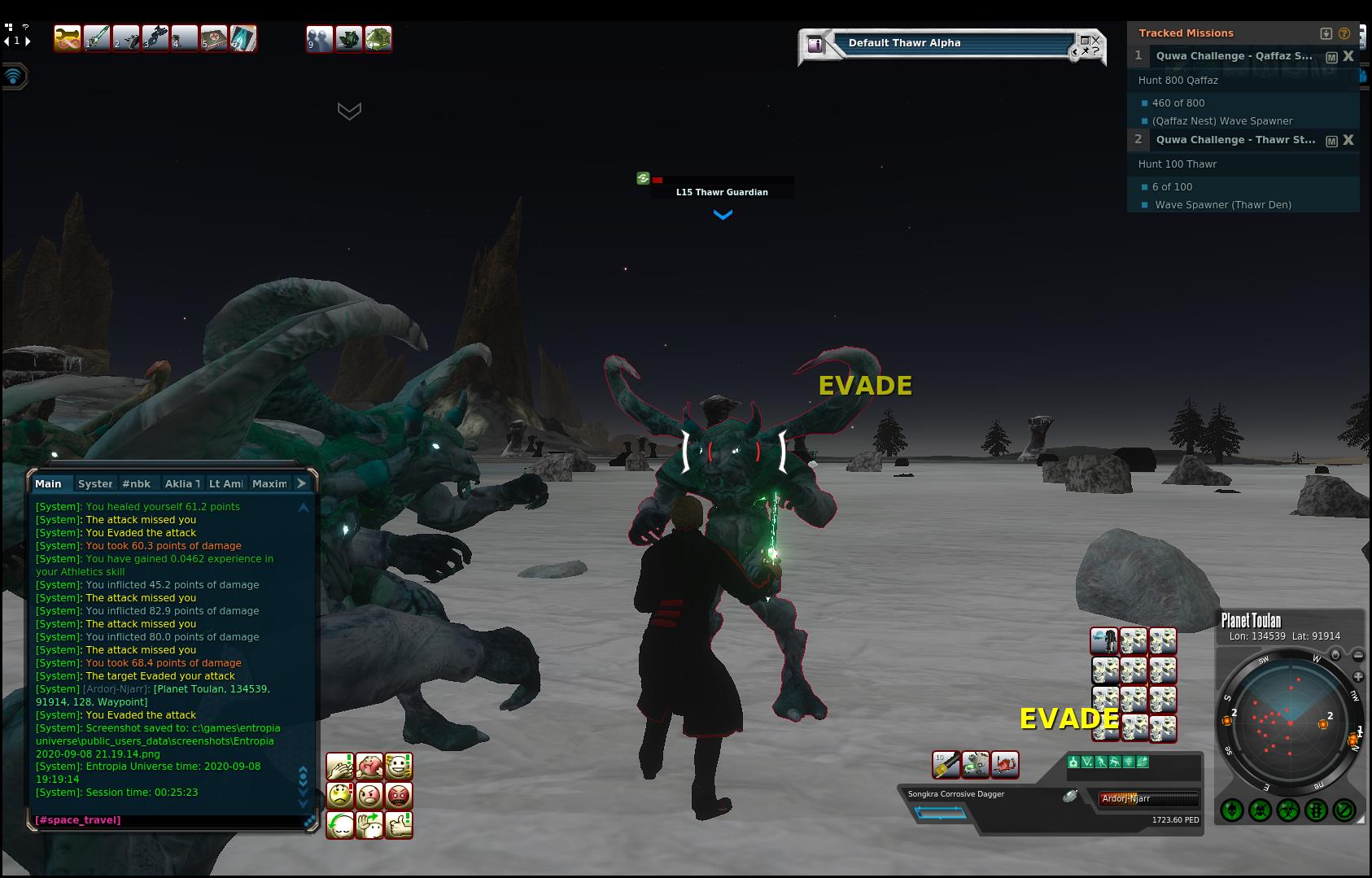Click the chat input field
Viewport: 1372px width, 878px height.
163,819
